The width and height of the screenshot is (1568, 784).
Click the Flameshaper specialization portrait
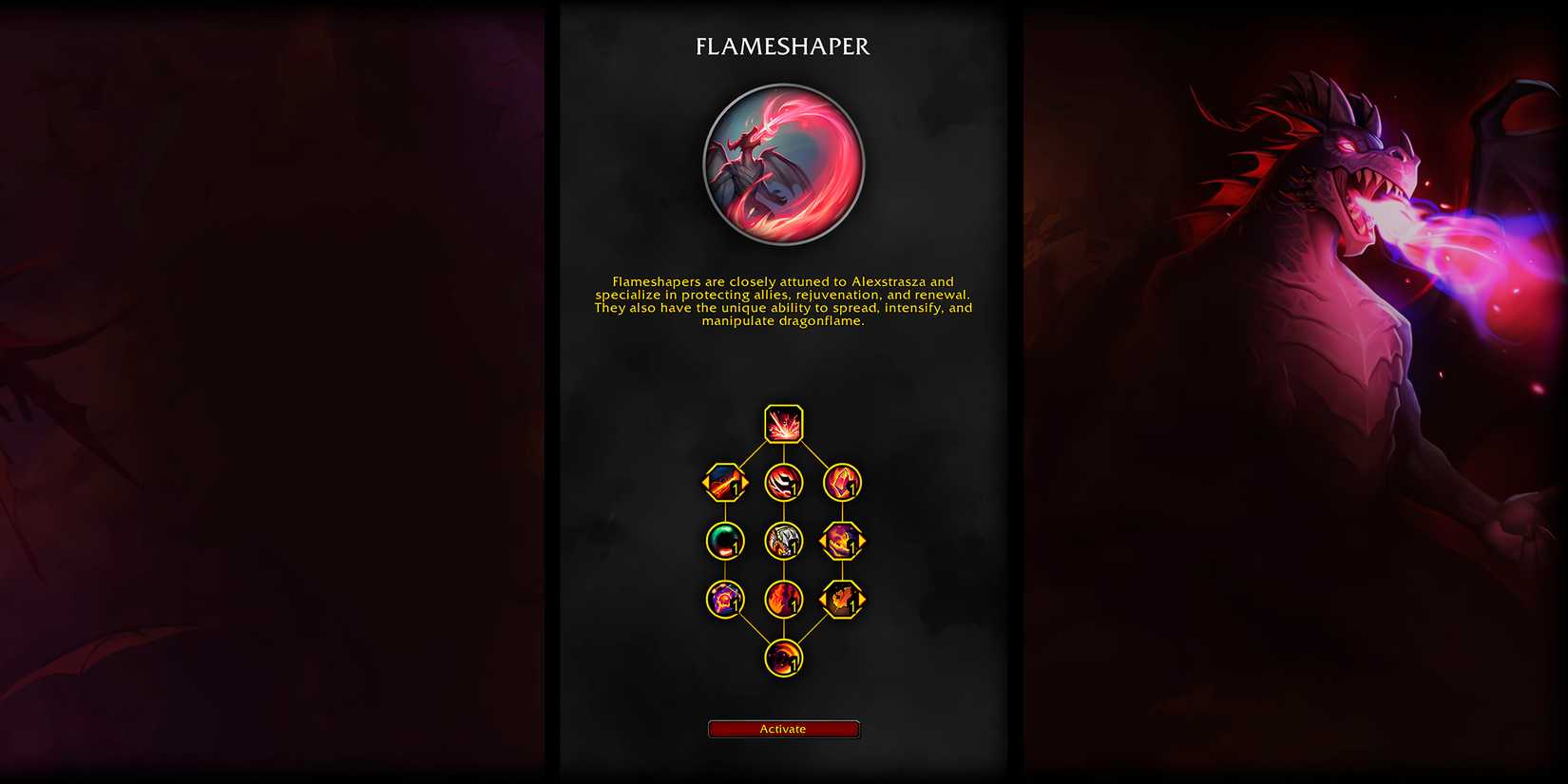(783, 164)
